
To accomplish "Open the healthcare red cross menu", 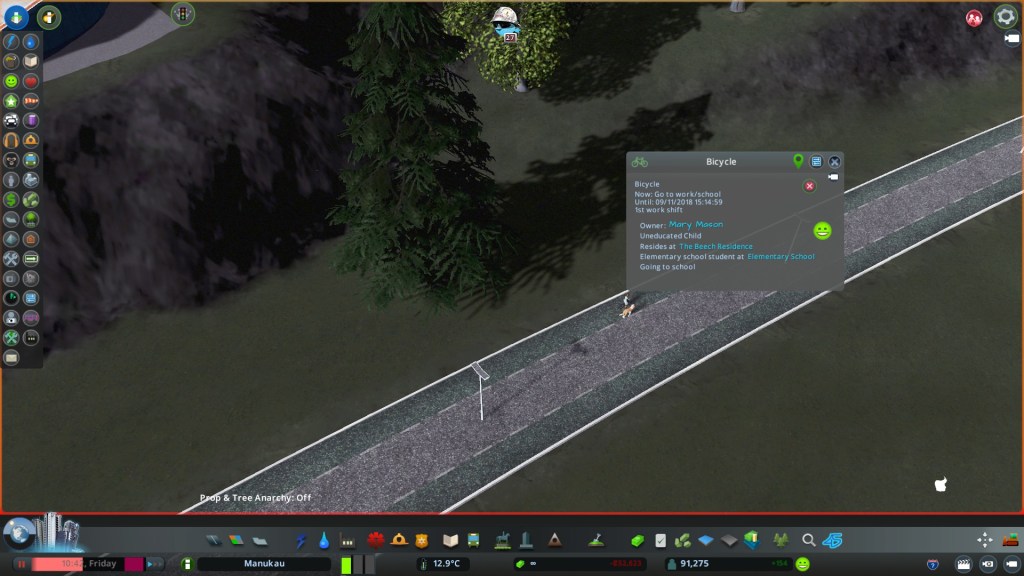I will (376, 541).
